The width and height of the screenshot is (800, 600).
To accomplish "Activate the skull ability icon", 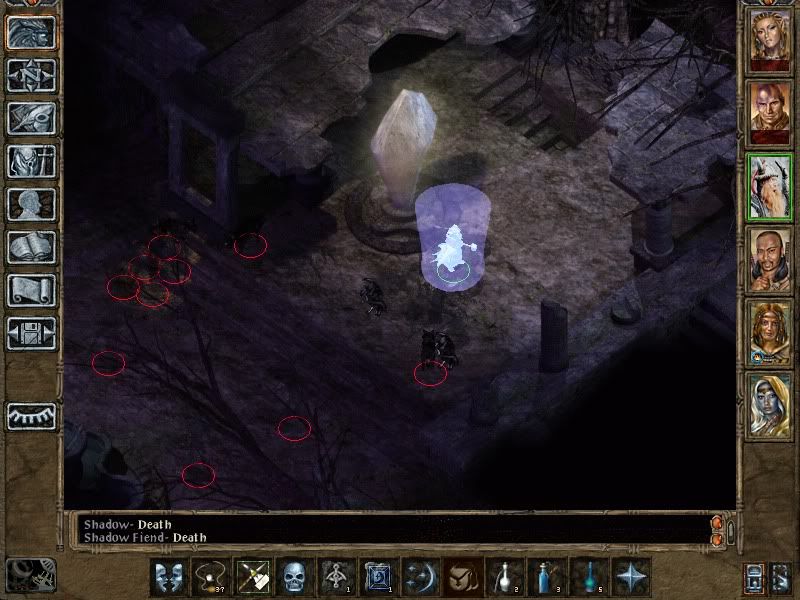I will [x=293, y=577].
